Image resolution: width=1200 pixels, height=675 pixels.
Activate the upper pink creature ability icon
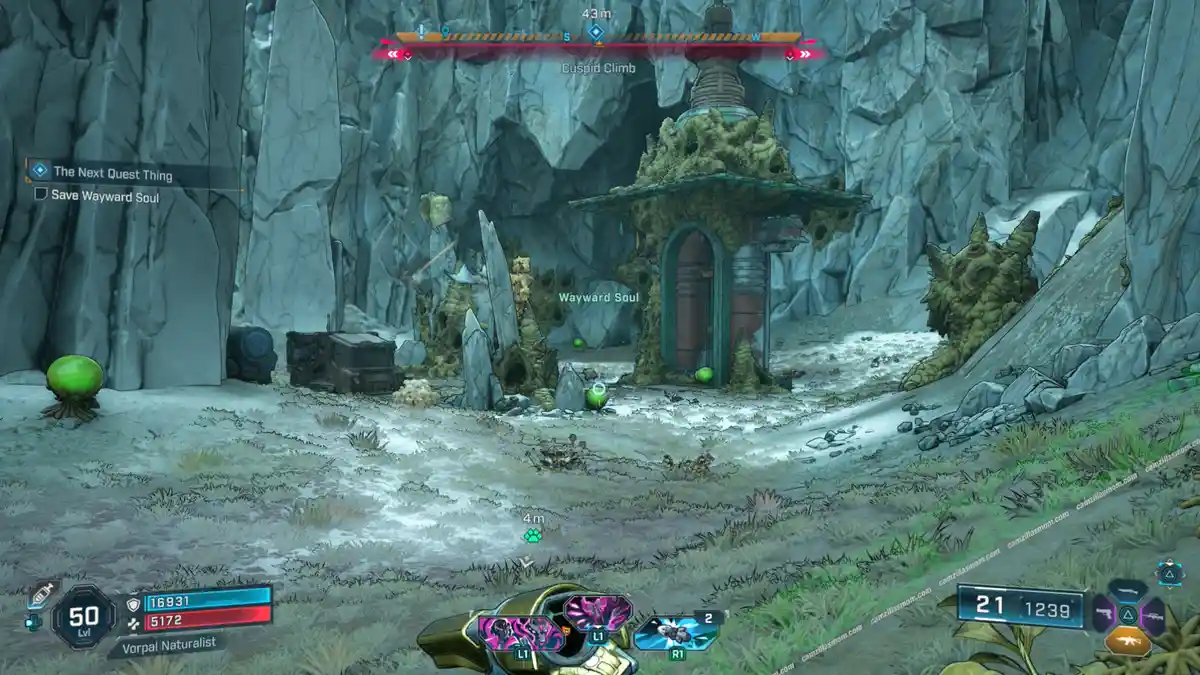click(597, 610)
